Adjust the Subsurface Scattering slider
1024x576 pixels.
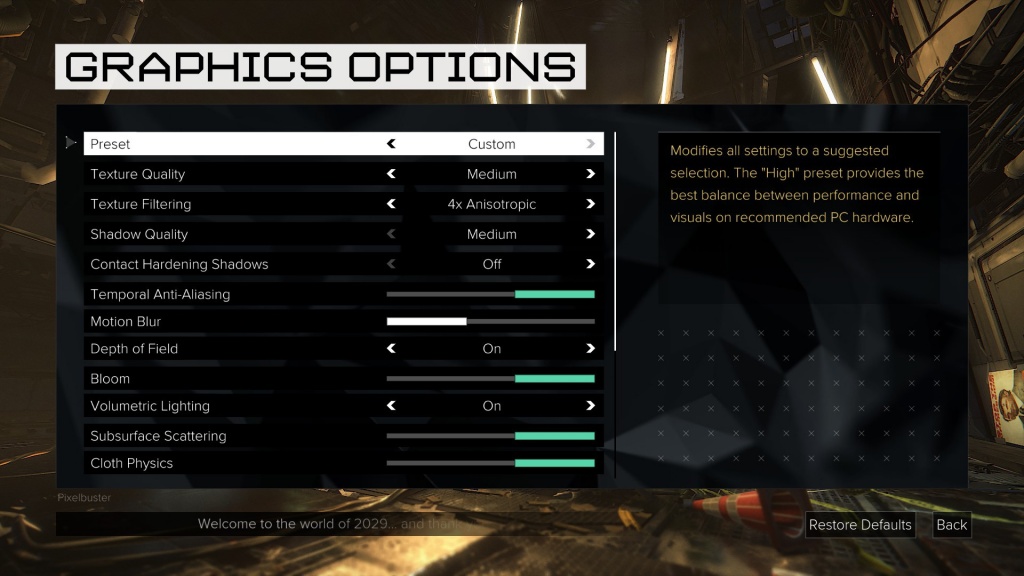click(491, 436)
